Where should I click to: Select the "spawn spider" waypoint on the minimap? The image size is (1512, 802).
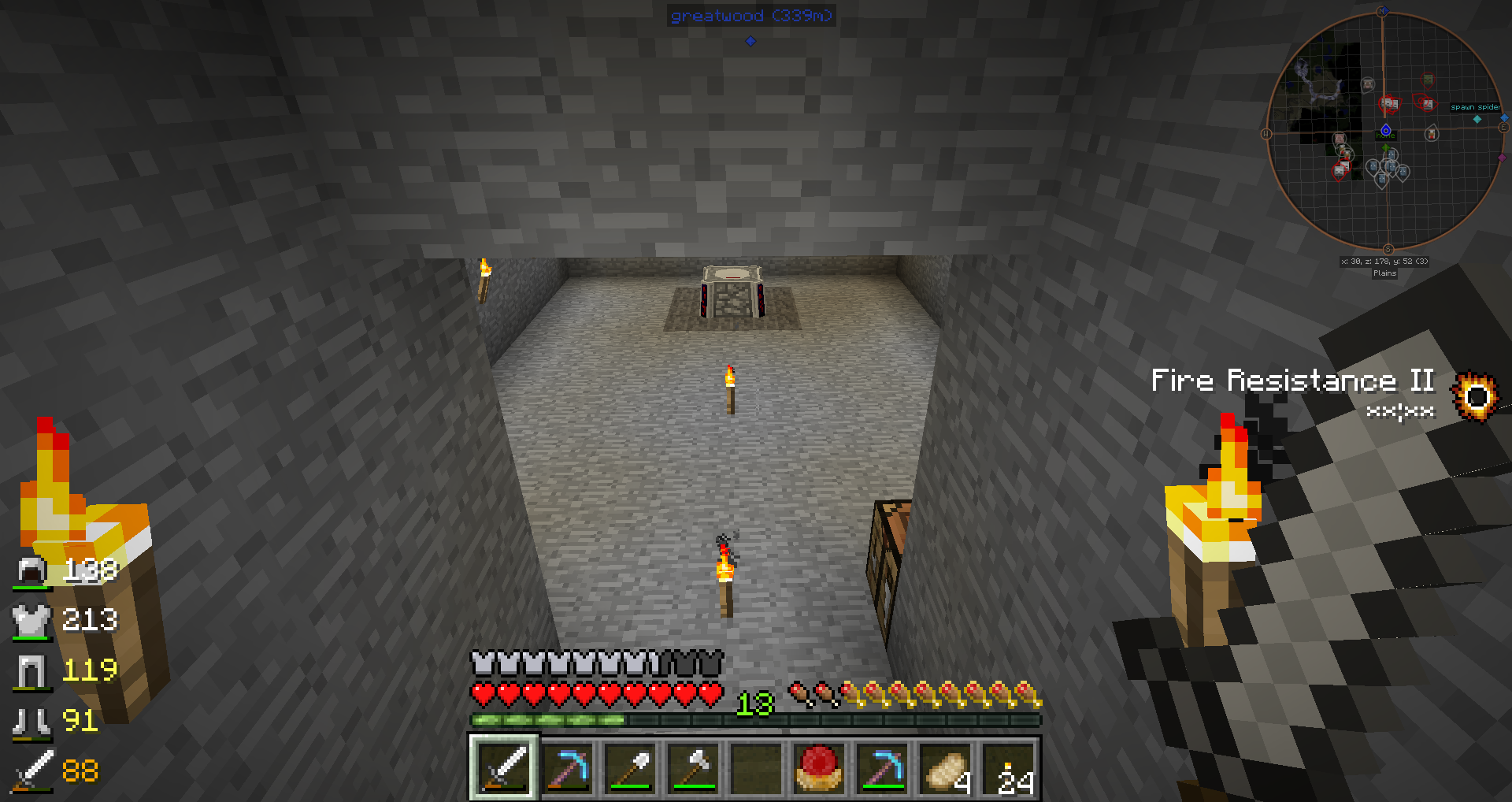click(1477, 118)
